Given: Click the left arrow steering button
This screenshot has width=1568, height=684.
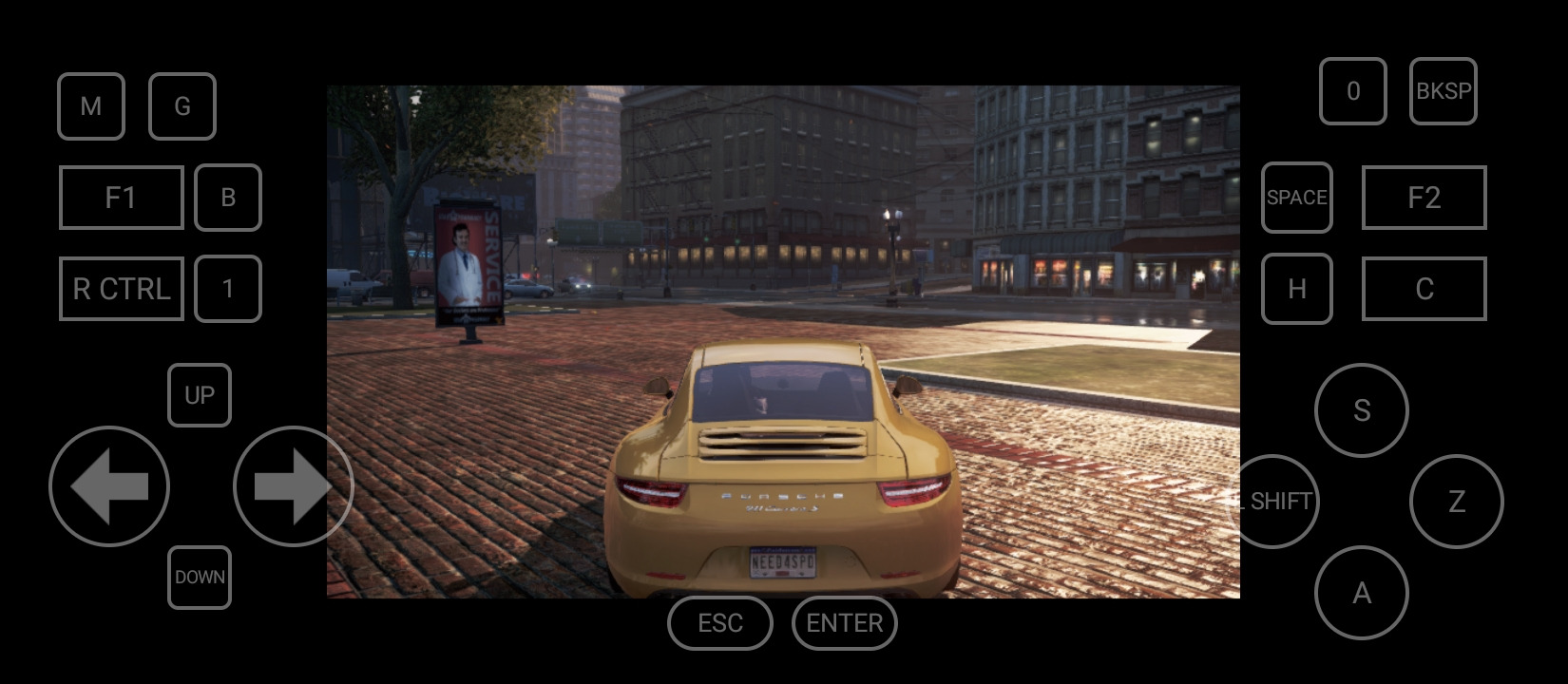Looking at the screenshot, I should [109, 486].
